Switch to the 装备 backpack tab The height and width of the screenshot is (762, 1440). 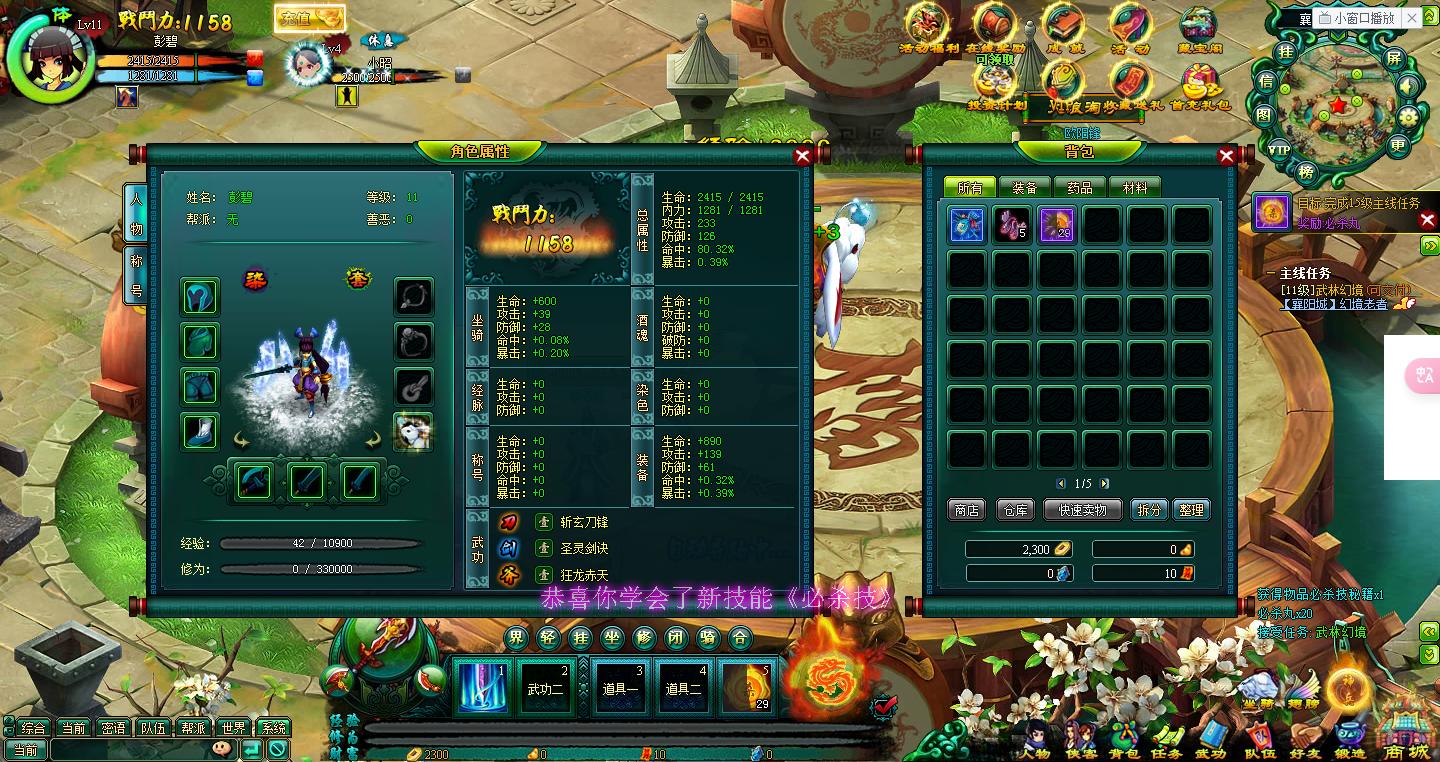pyautogui.click(x=1024, y=187)
